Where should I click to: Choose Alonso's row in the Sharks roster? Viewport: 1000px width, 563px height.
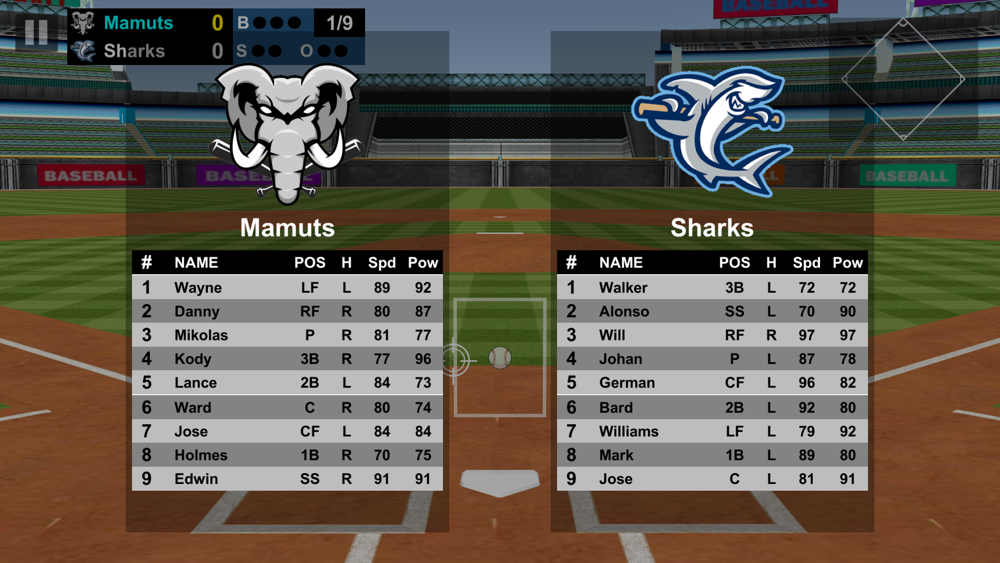tap(712, 312)
